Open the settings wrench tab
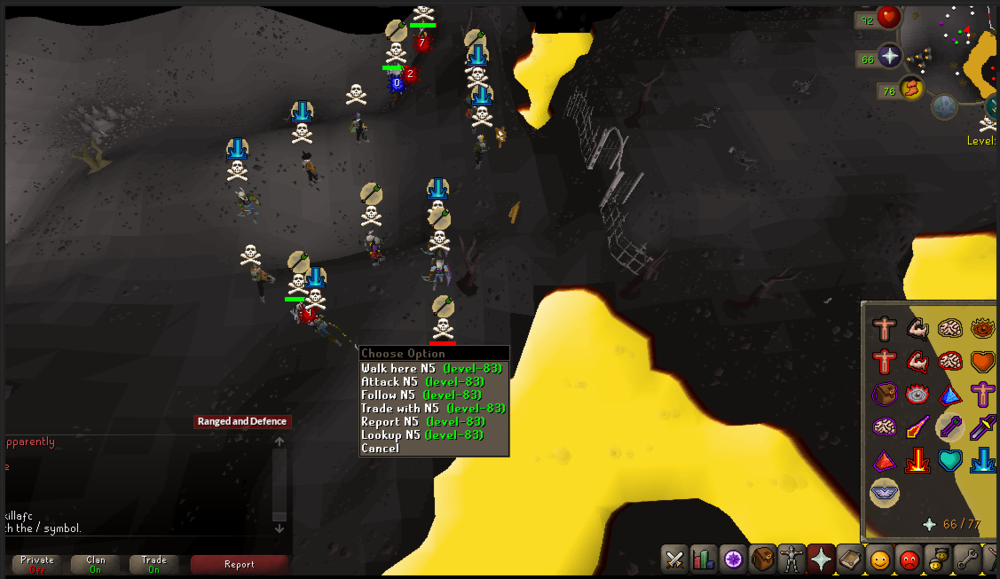This screenshot has width=1000, height=579. (x=968, y=559)
